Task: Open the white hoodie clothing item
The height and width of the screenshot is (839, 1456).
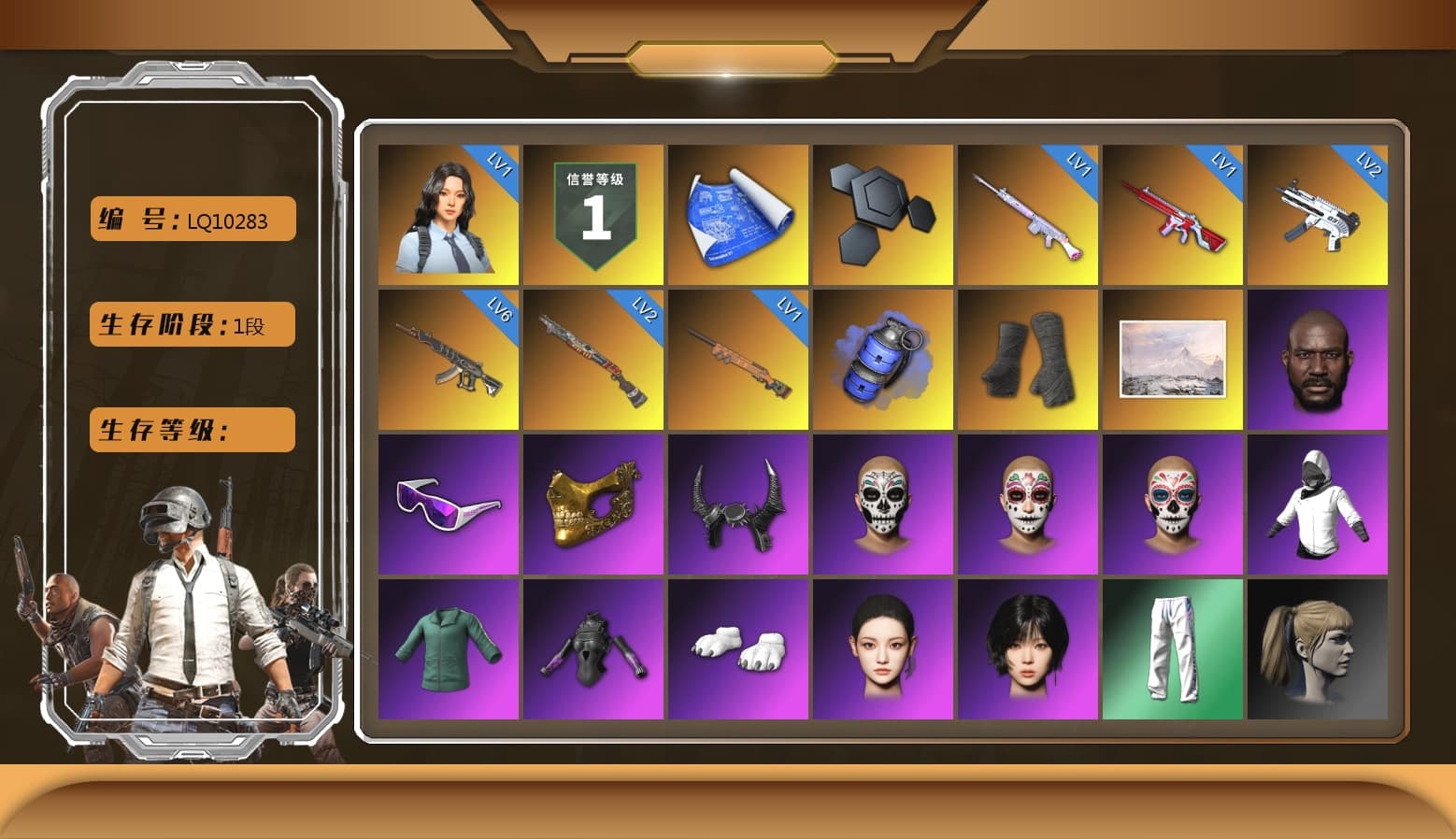Action: (1318, 504)
